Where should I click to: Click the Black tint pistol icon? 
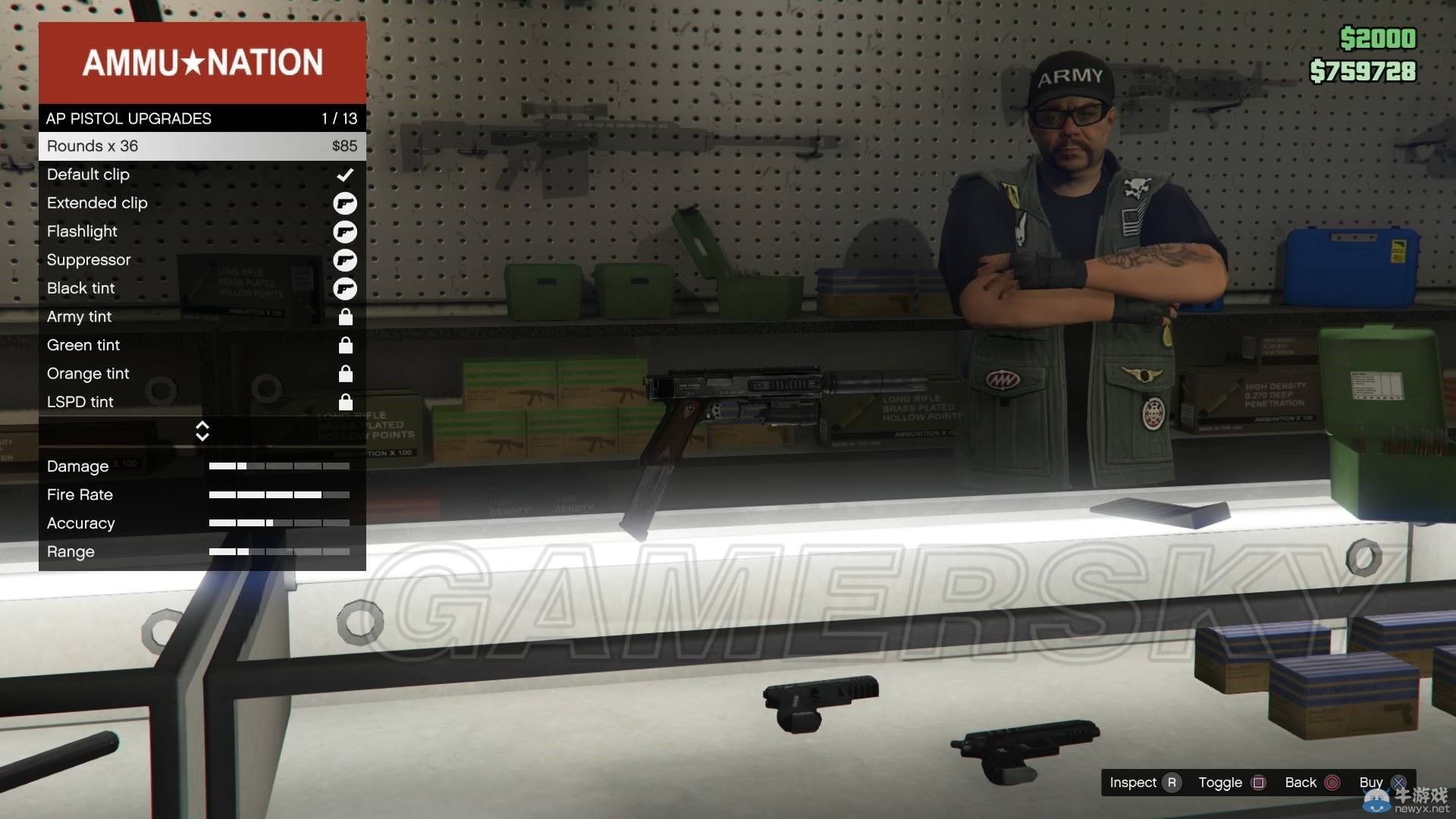coord(346,289)
